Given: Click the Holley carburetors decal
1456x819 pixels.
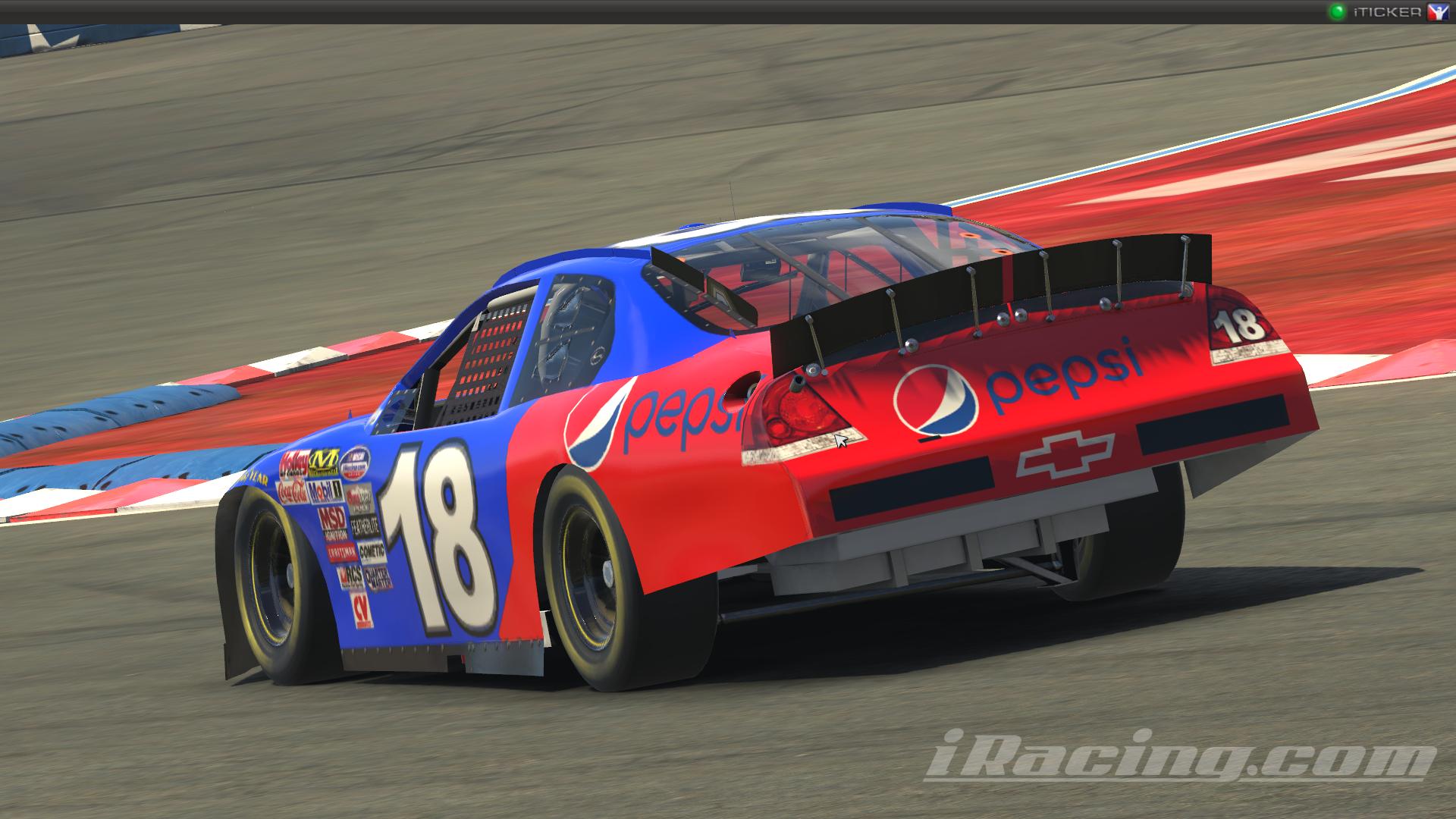Looking at the screenshot, I should (x=293, y=461).
